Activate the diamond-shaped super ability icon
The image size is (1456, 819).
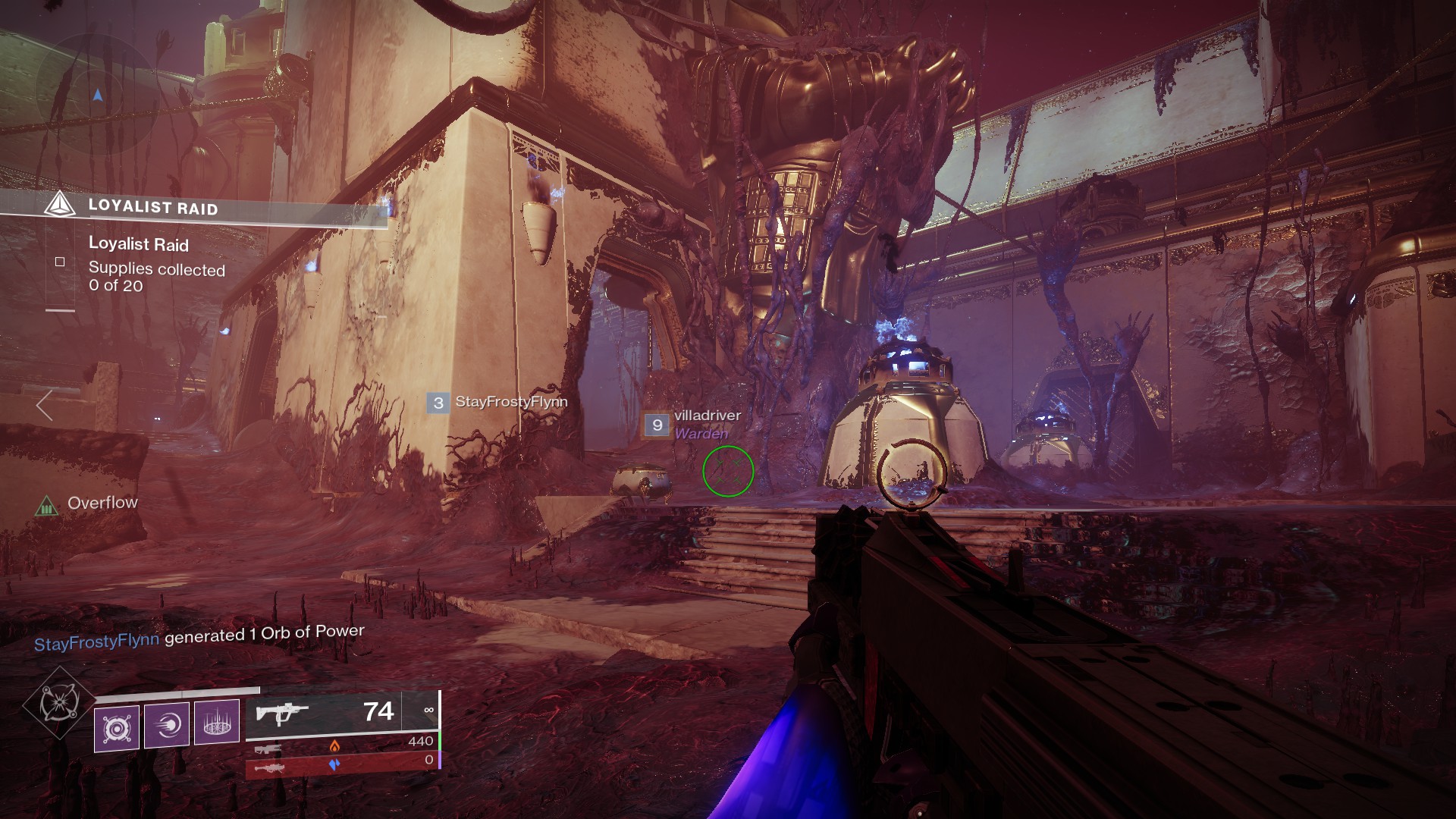(58, 703)
